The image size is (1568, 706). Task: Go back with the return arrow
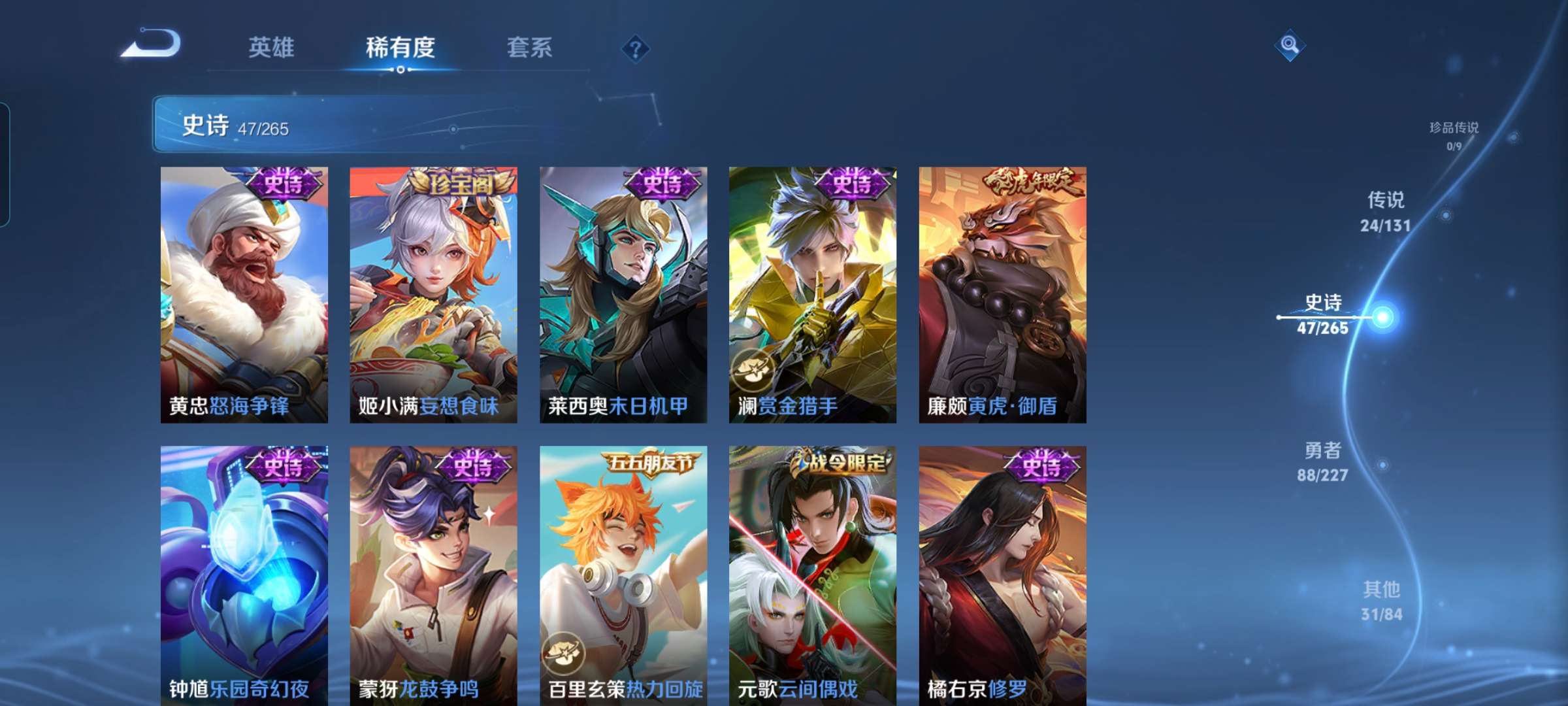pos(152,44)
